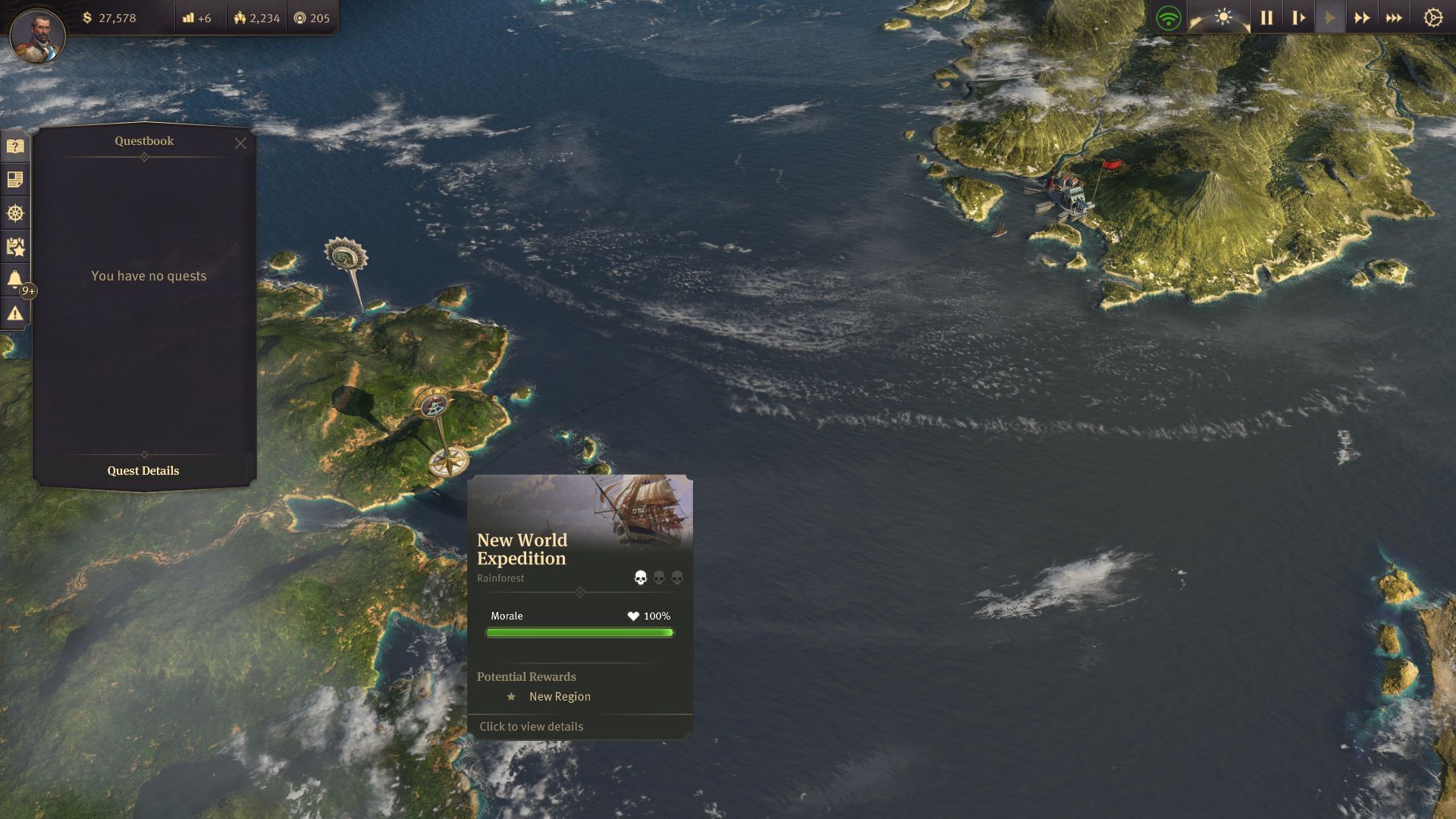Expand the Quest Details section

pos(143,470)
